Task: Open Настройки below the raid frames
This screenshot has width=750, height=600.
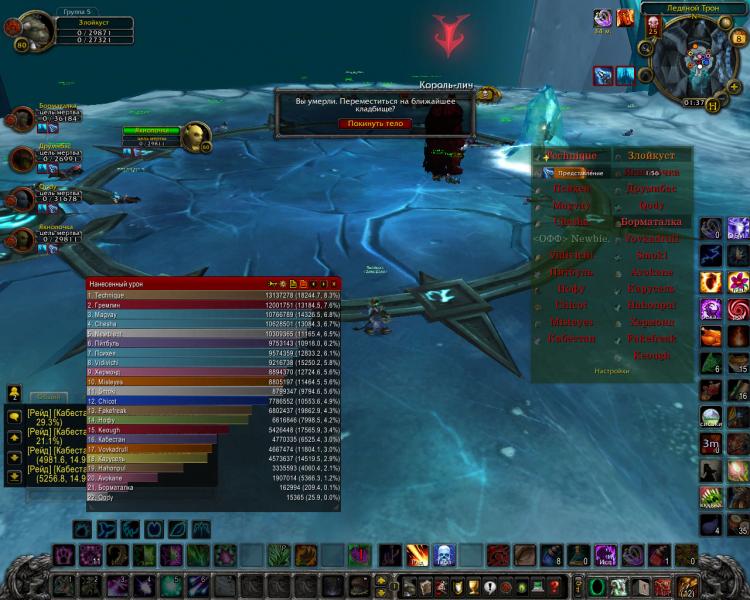Action: [x=613, y=370]
